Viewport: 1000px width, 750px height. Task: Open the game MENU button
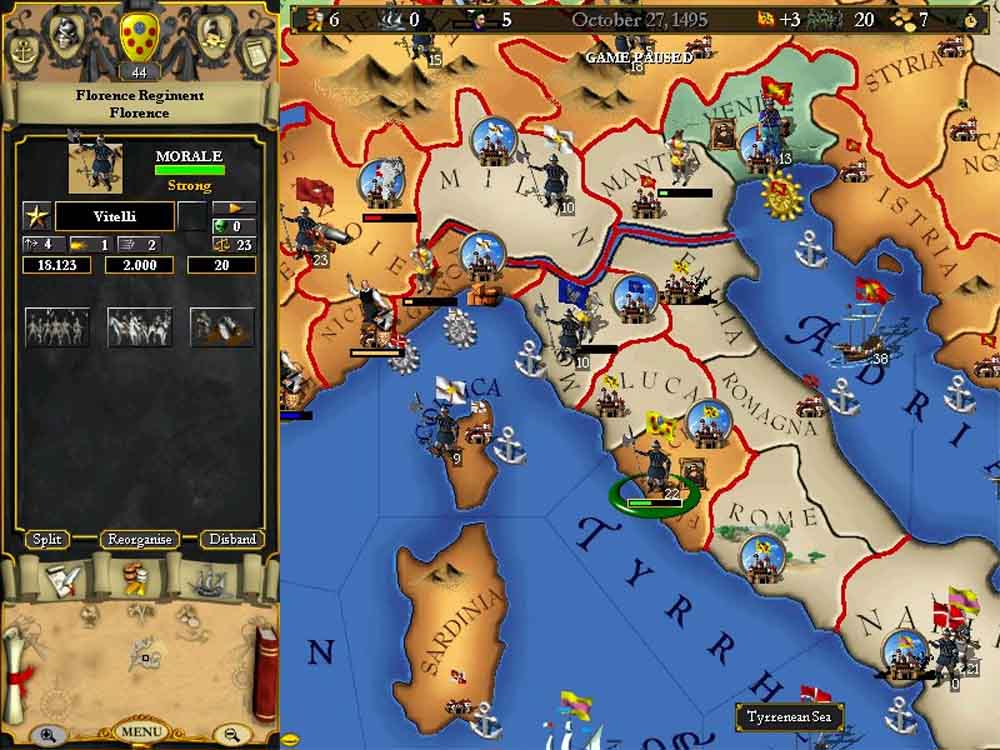coord(140,731)
